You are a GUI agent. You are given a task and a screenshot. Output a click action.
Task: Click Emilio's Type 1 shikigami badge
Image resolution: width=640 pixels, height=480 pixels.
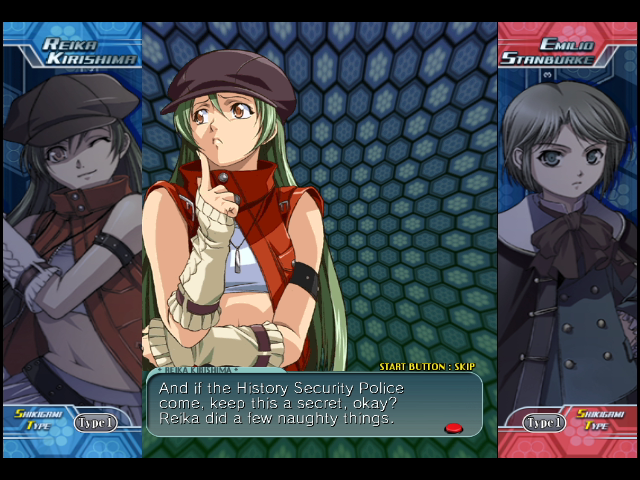coord(544,422)
